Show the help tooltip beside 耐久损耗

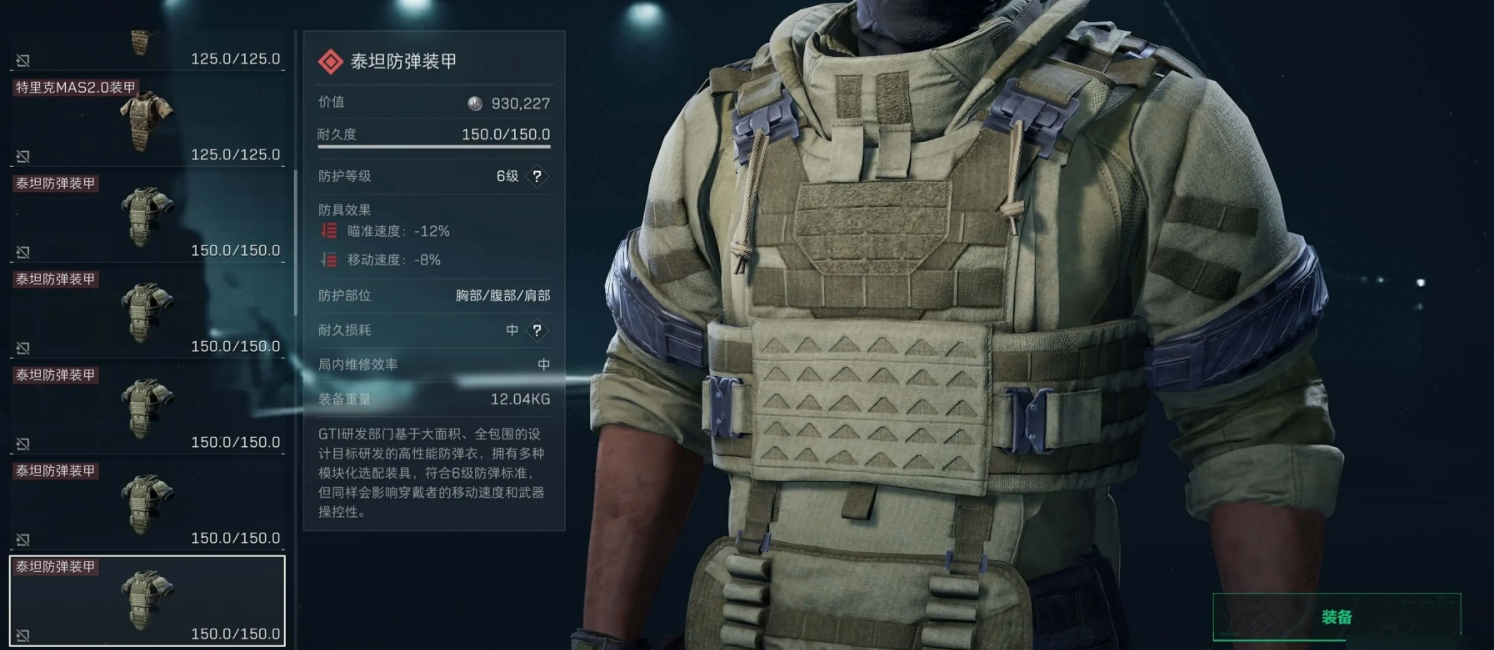point(537,330)
